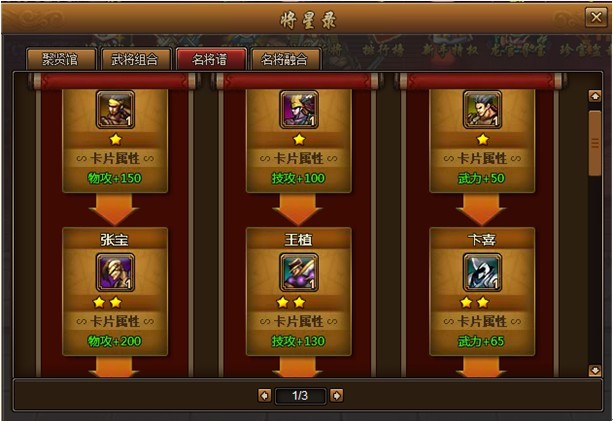Click the 卞喜 general card portrait
Screen dimensions: 613x421
point(482,271)
